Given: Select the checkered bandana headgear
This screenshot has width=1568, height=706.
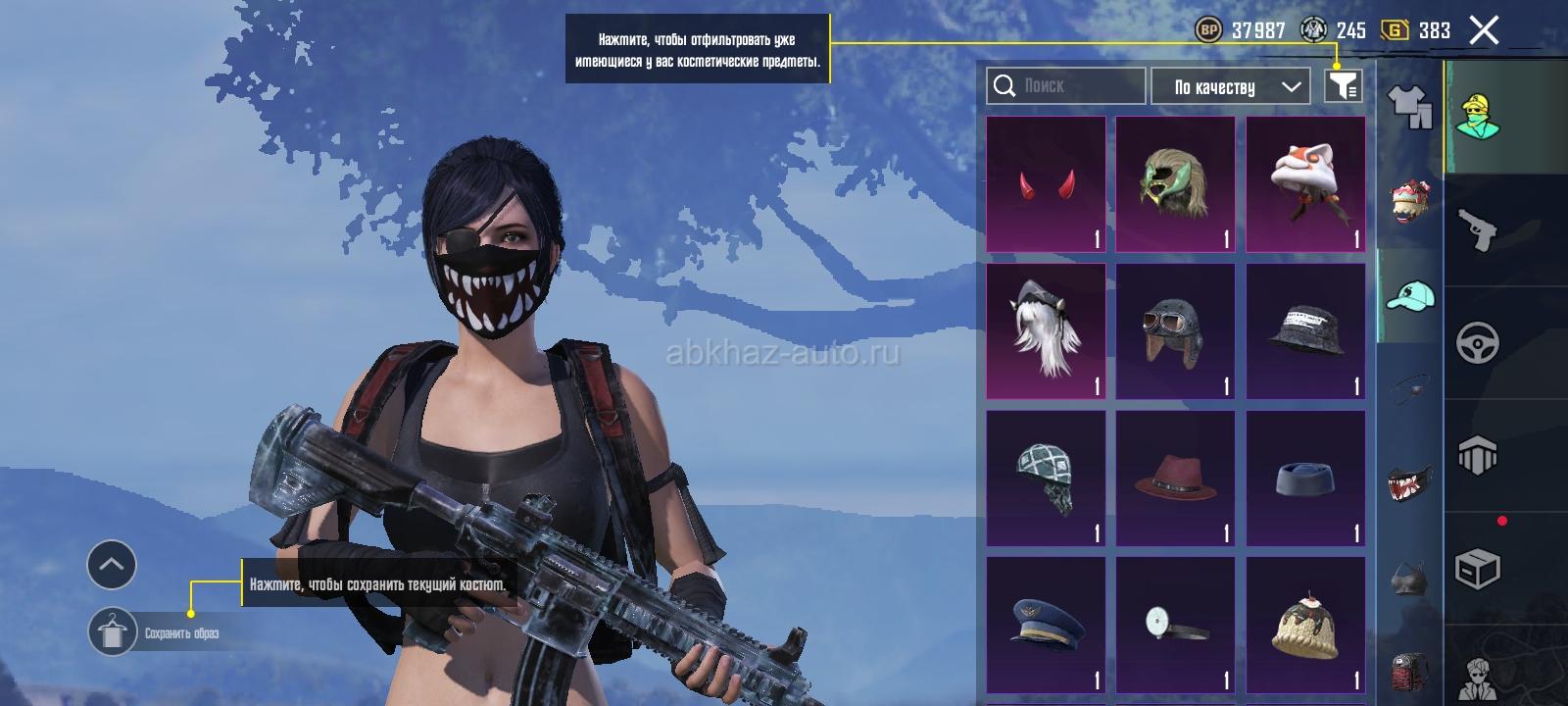Looking at the screenshot, I should 1046,479.
